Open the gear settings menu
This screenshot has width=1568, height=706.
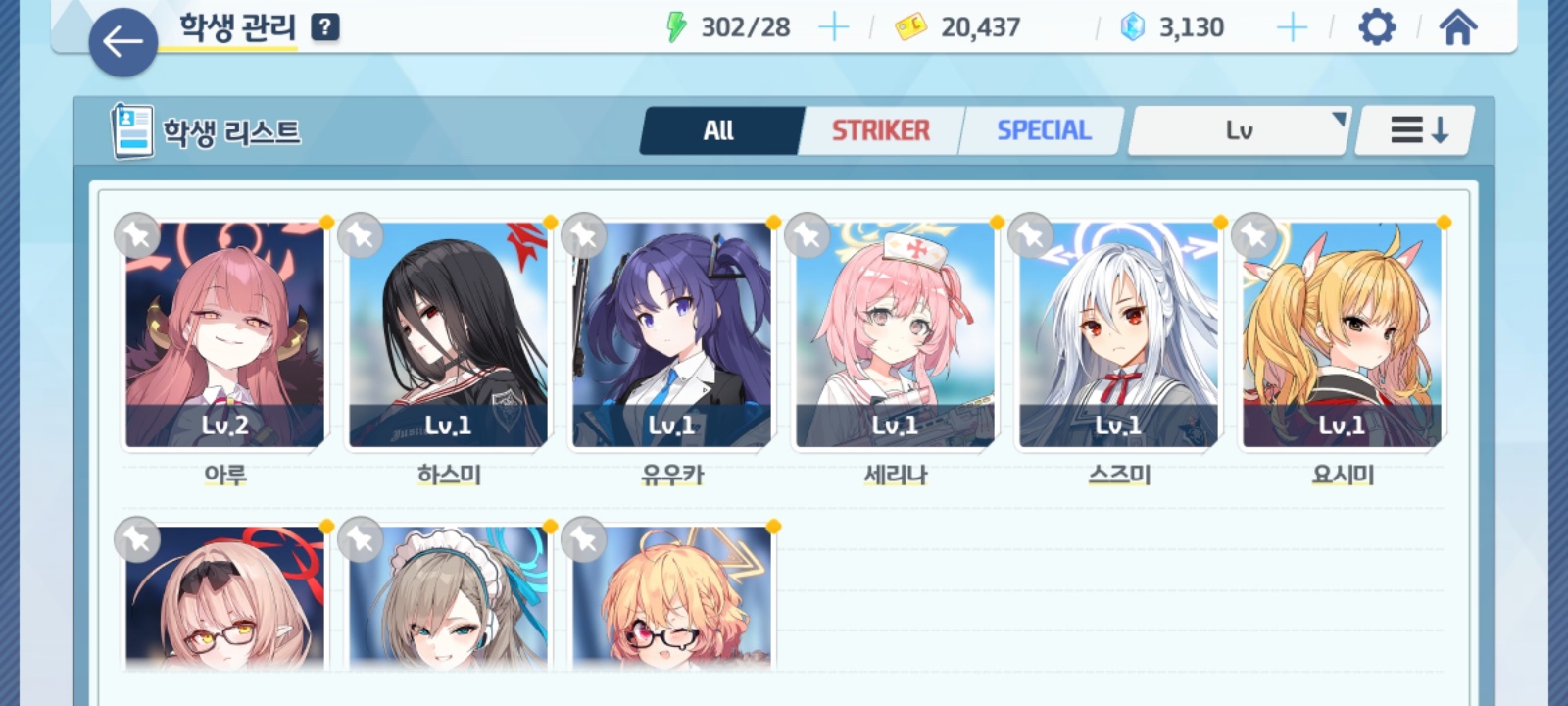[1376, 27]
